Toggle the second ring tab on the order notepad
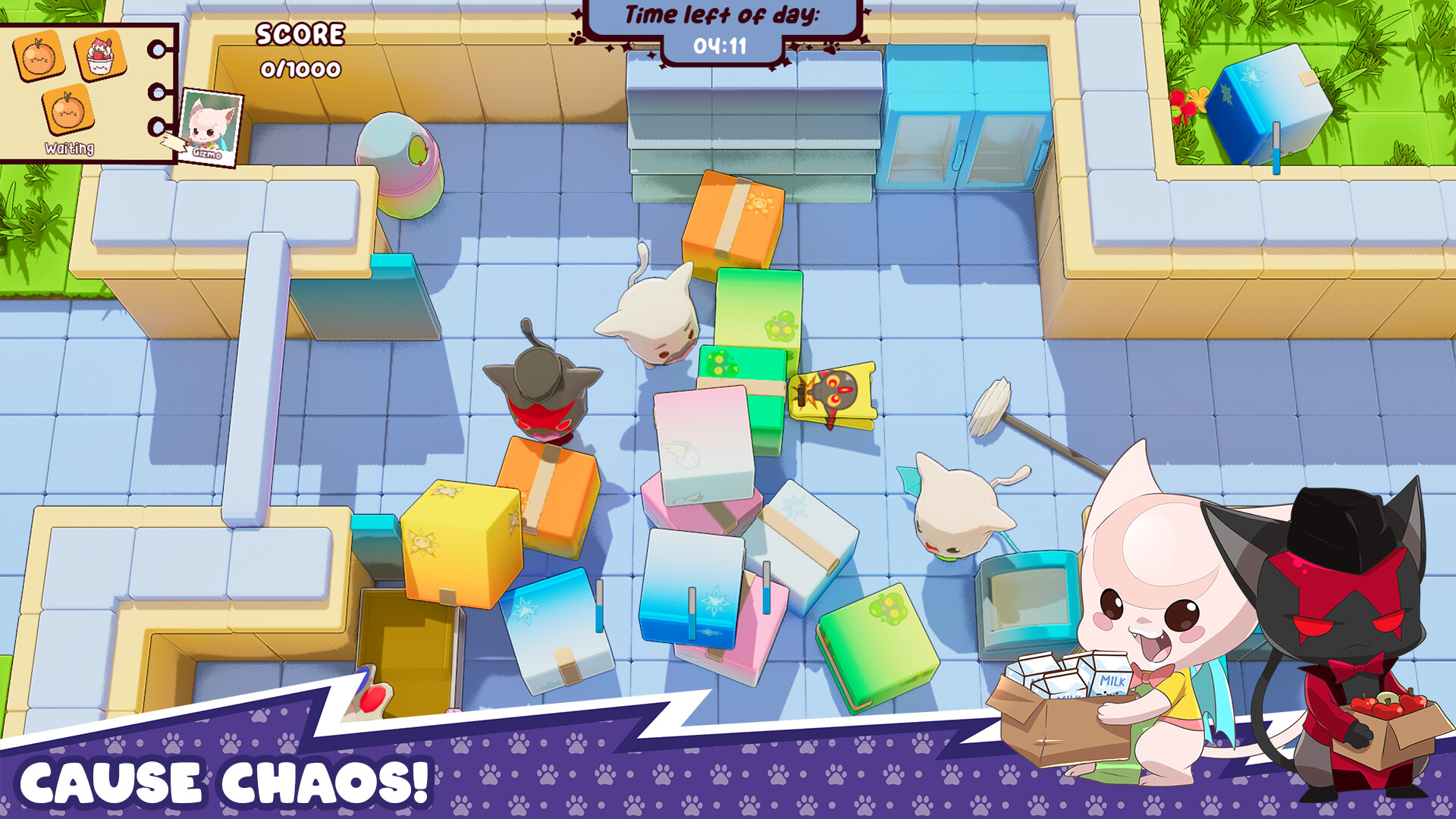Screen dimensions: 1456x819 tap(157, 94)
